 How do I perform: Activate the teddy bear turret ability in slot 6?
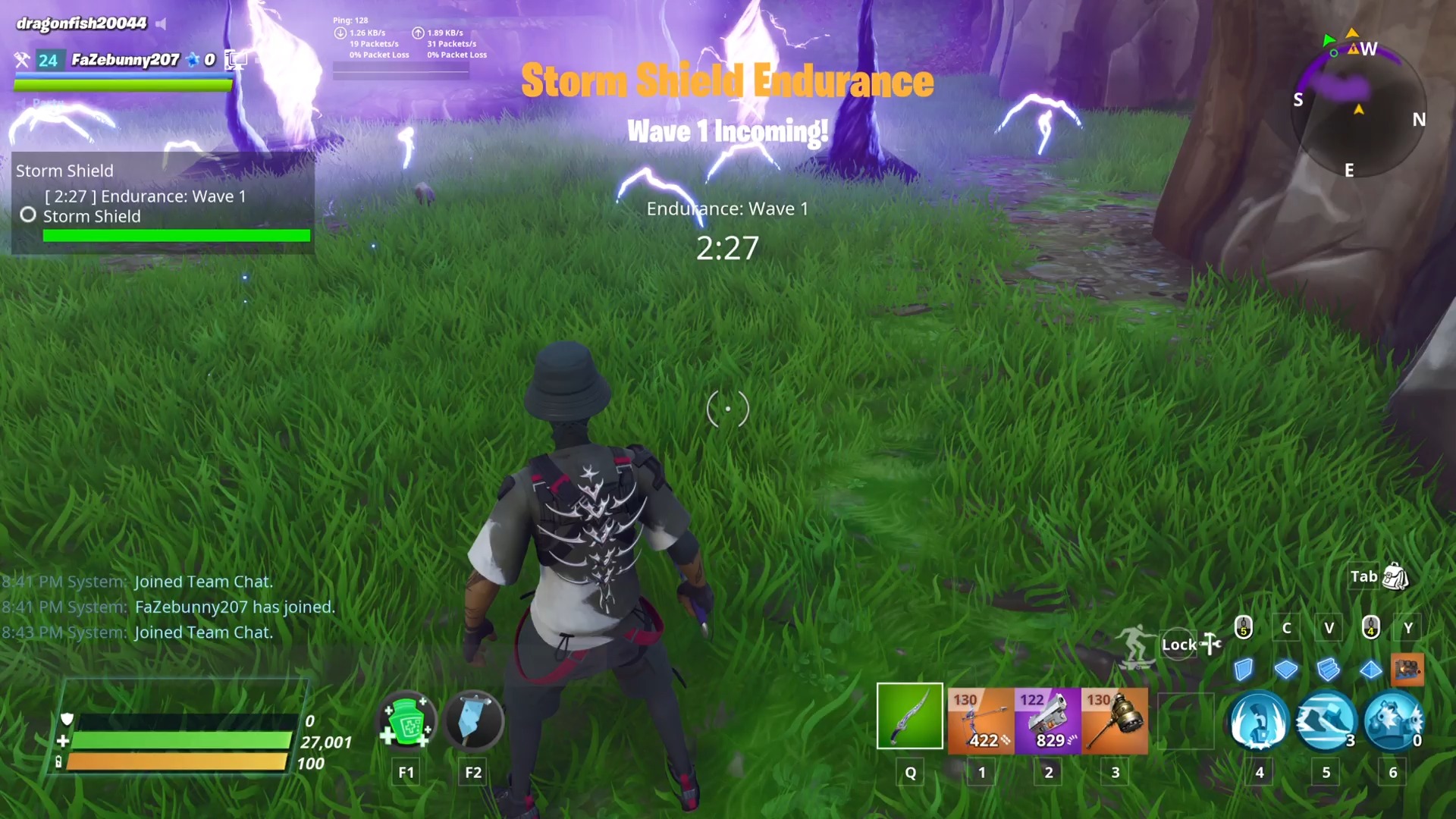(1393, 723)
